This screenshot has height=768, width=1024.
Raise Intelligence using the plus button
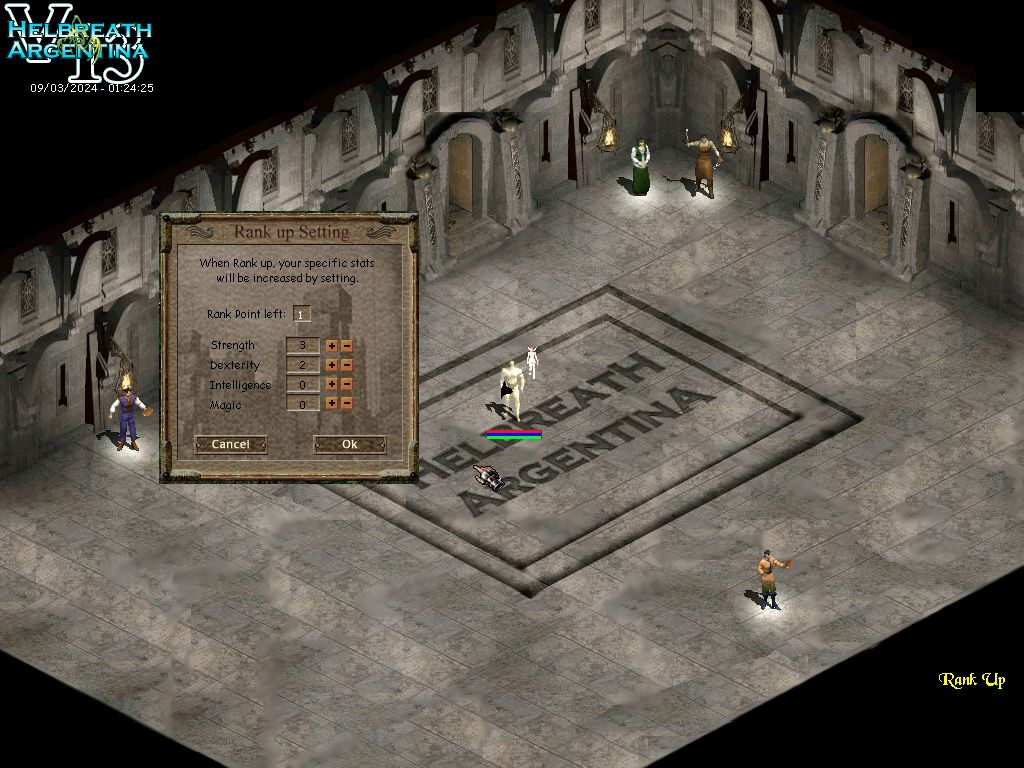point(332,384)
